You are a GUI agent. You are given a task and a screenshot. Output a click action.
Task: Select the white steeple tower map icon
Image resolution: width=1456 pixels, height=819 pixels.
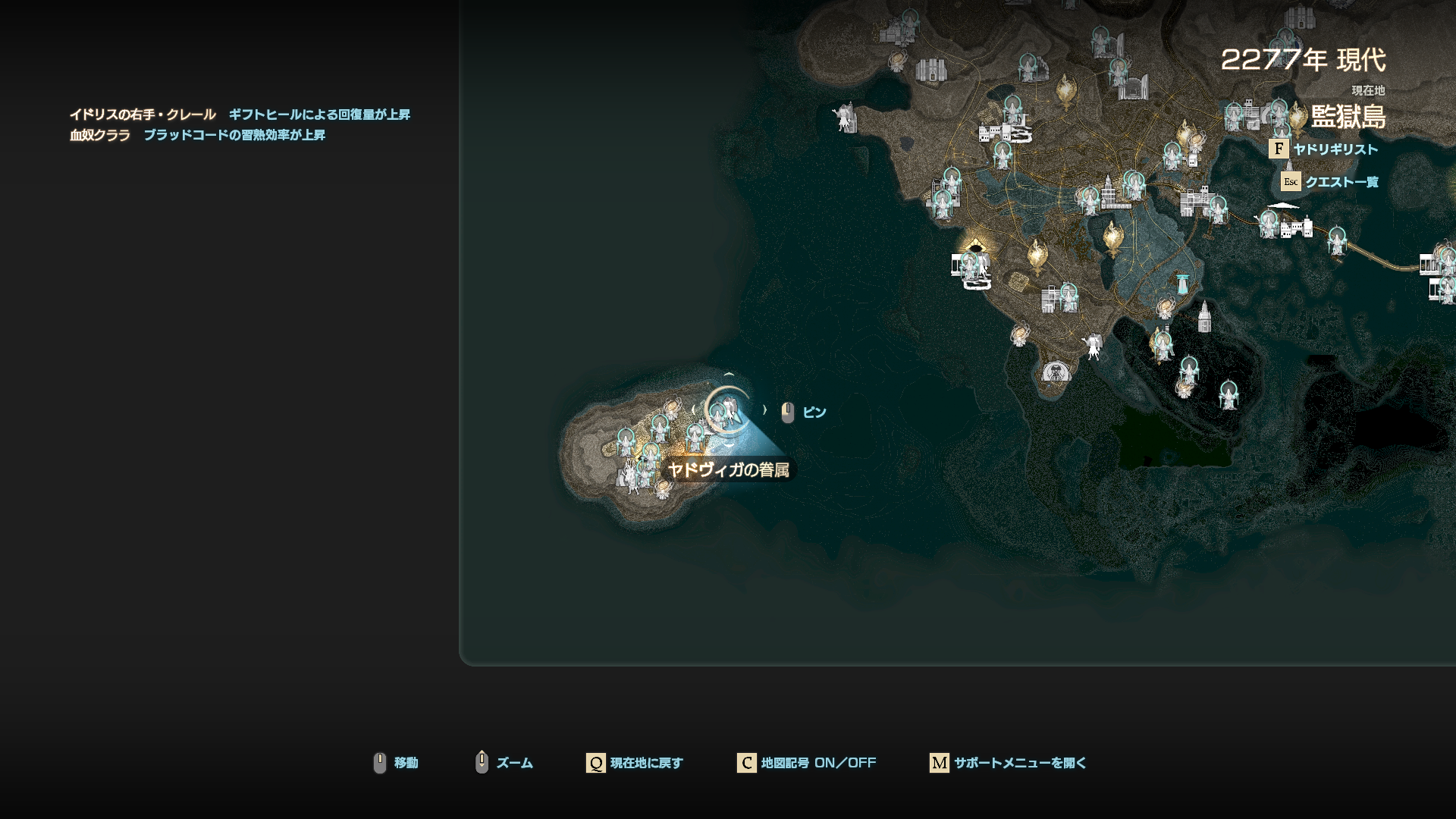(x=1204, y=316)
